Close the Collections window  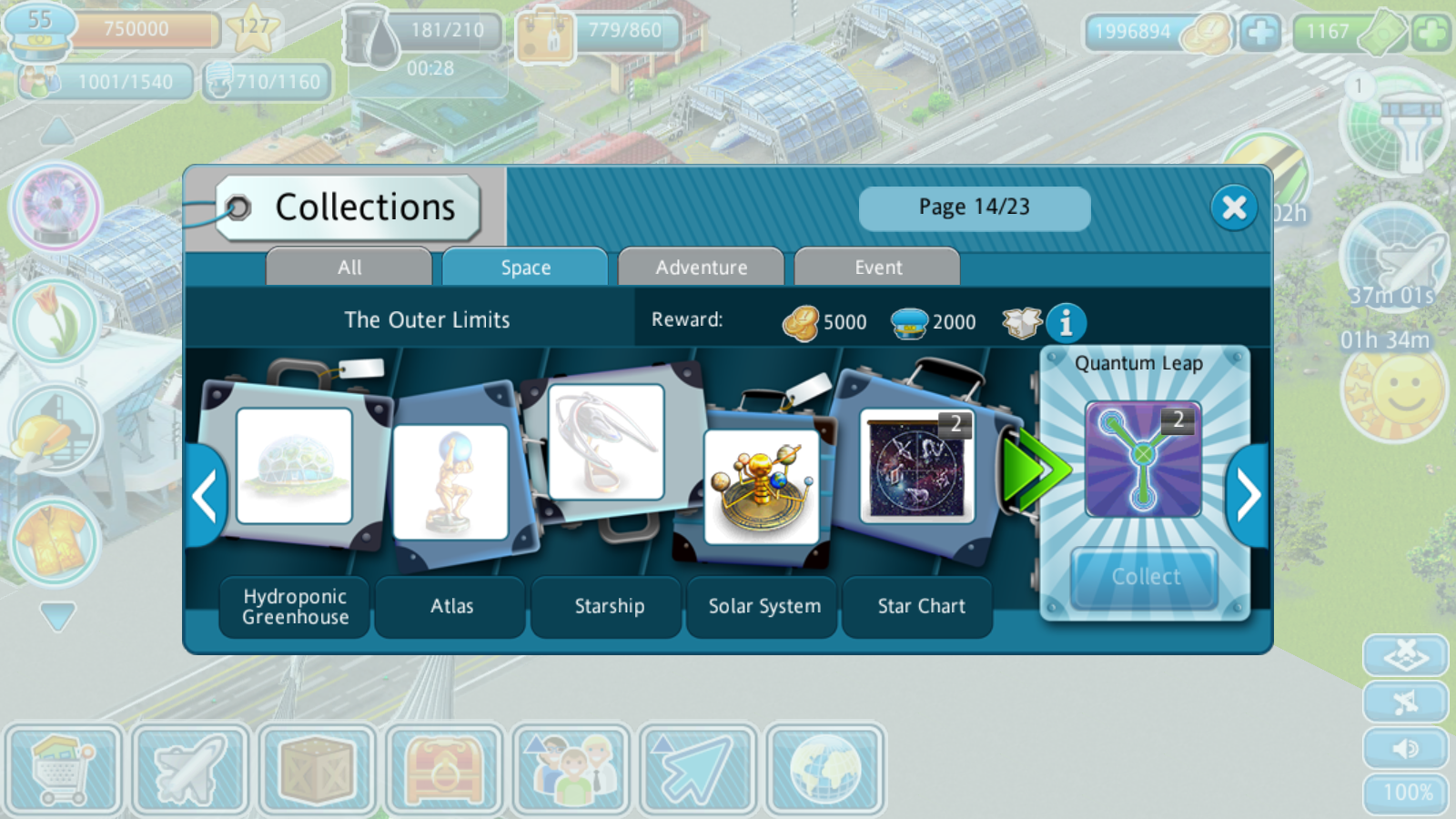click(x=1234, y=208)
